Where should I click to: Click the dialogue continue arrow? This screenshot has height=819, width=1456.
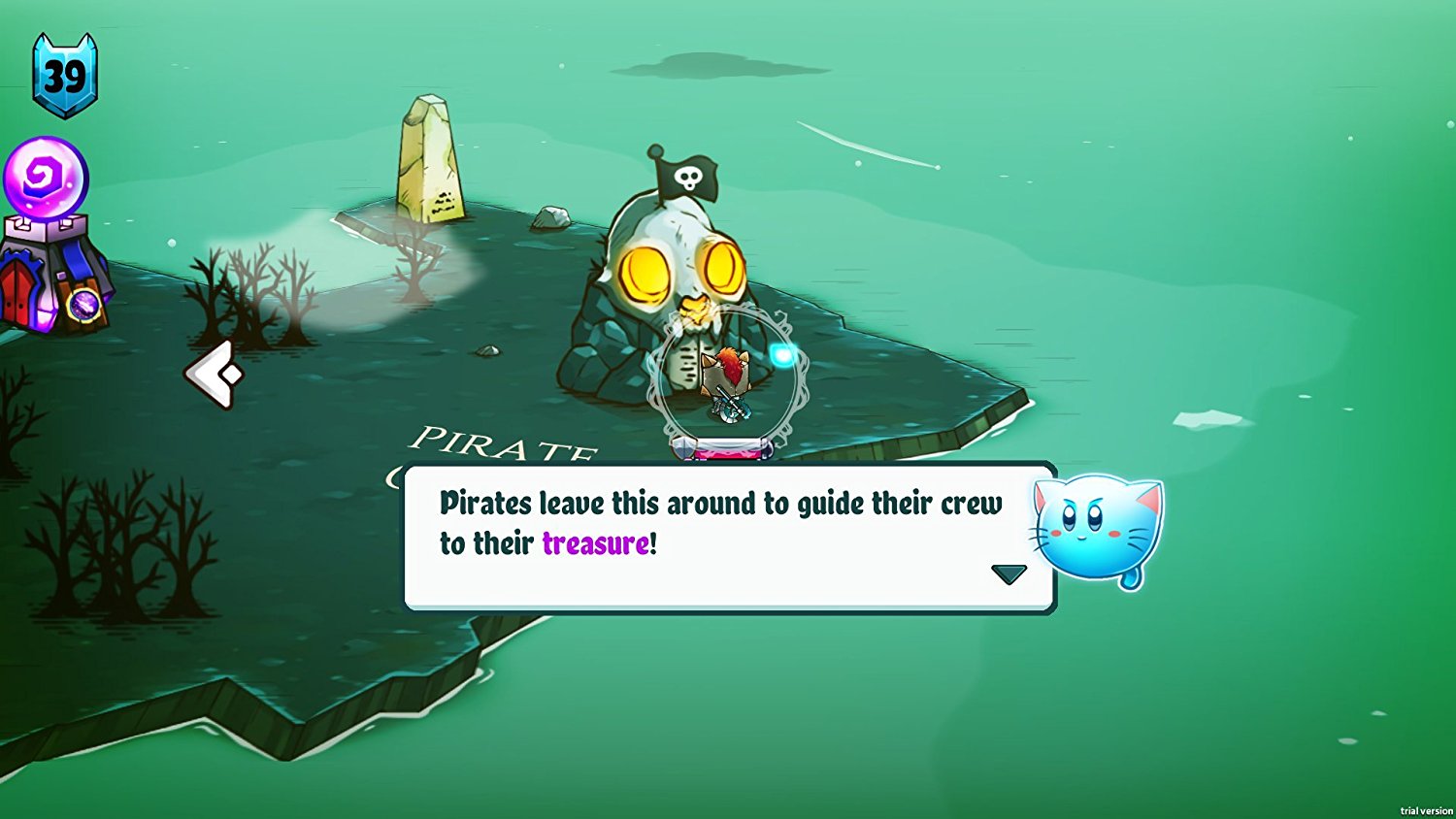pos(1009,573)
